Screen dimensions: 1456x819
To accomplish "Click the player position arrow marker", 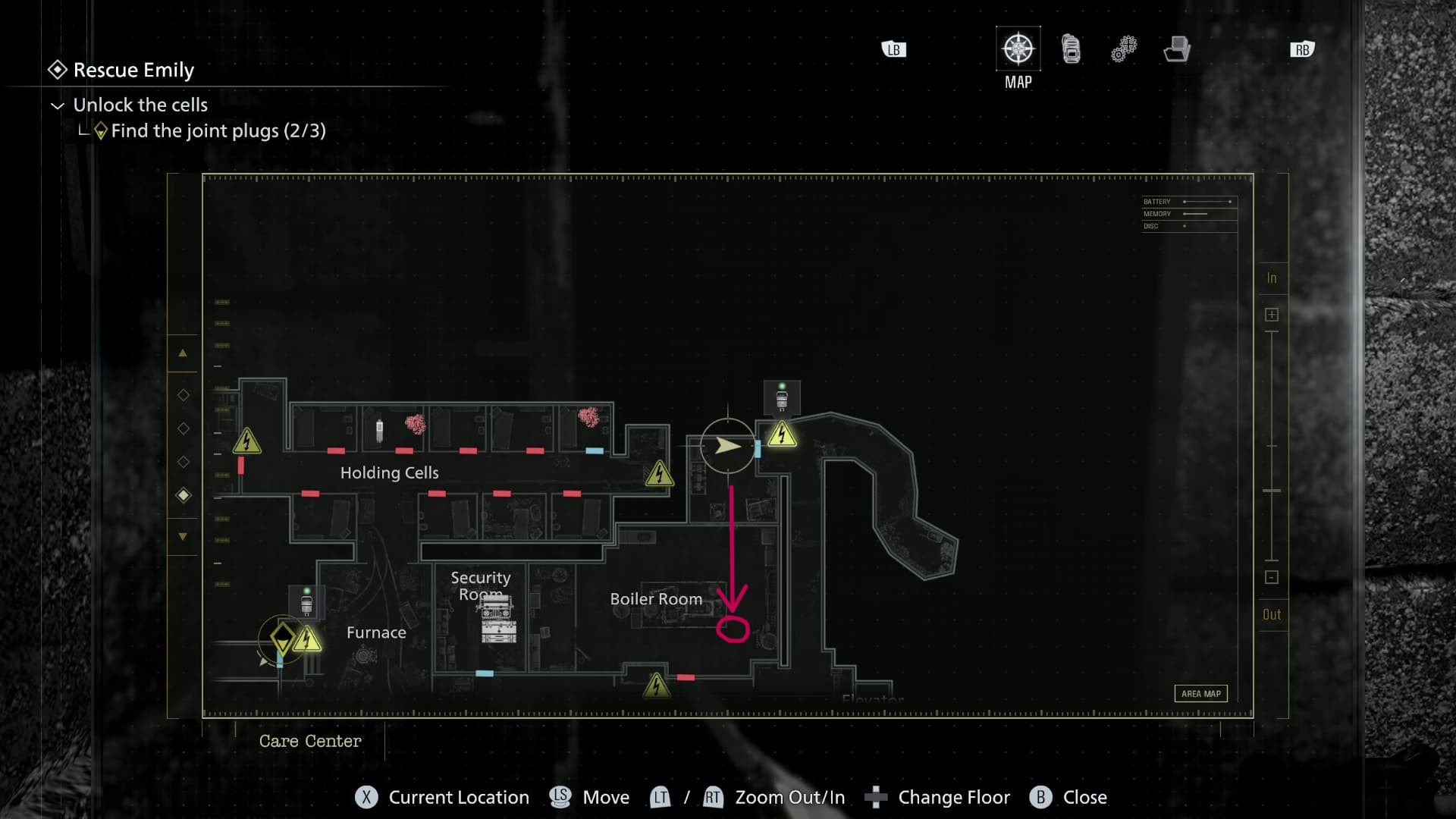I will point(728,446).
